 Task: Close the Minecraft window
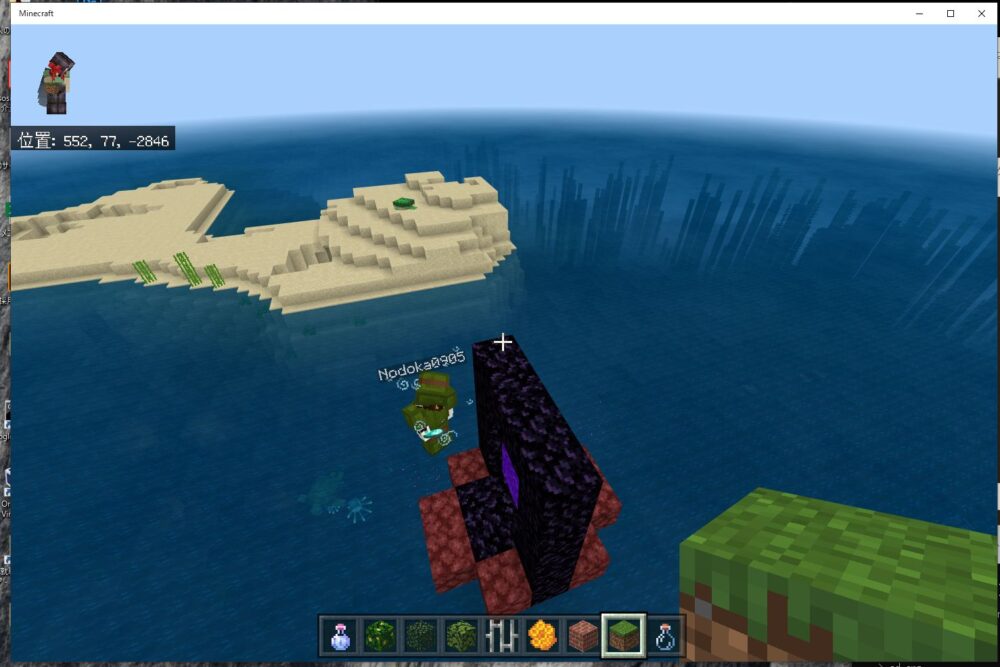(x=980, y=13)
